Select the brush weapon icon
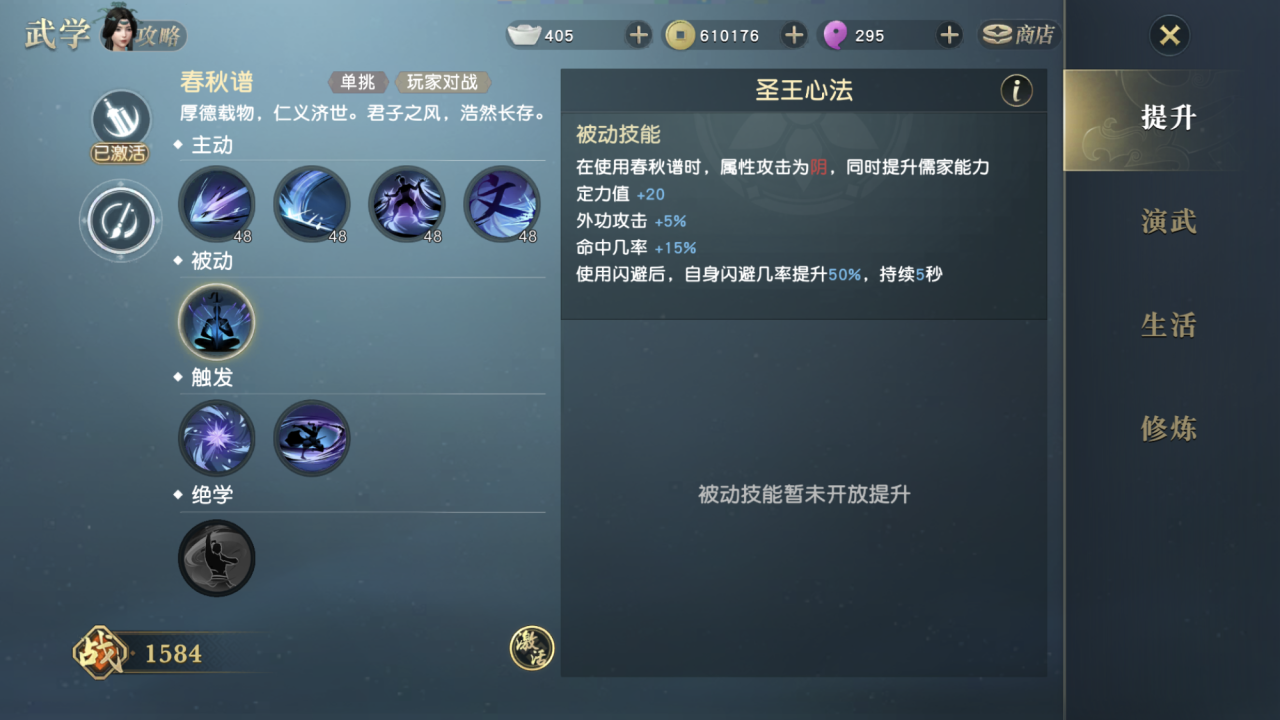 pyautogui.click(x=120, y=221)
